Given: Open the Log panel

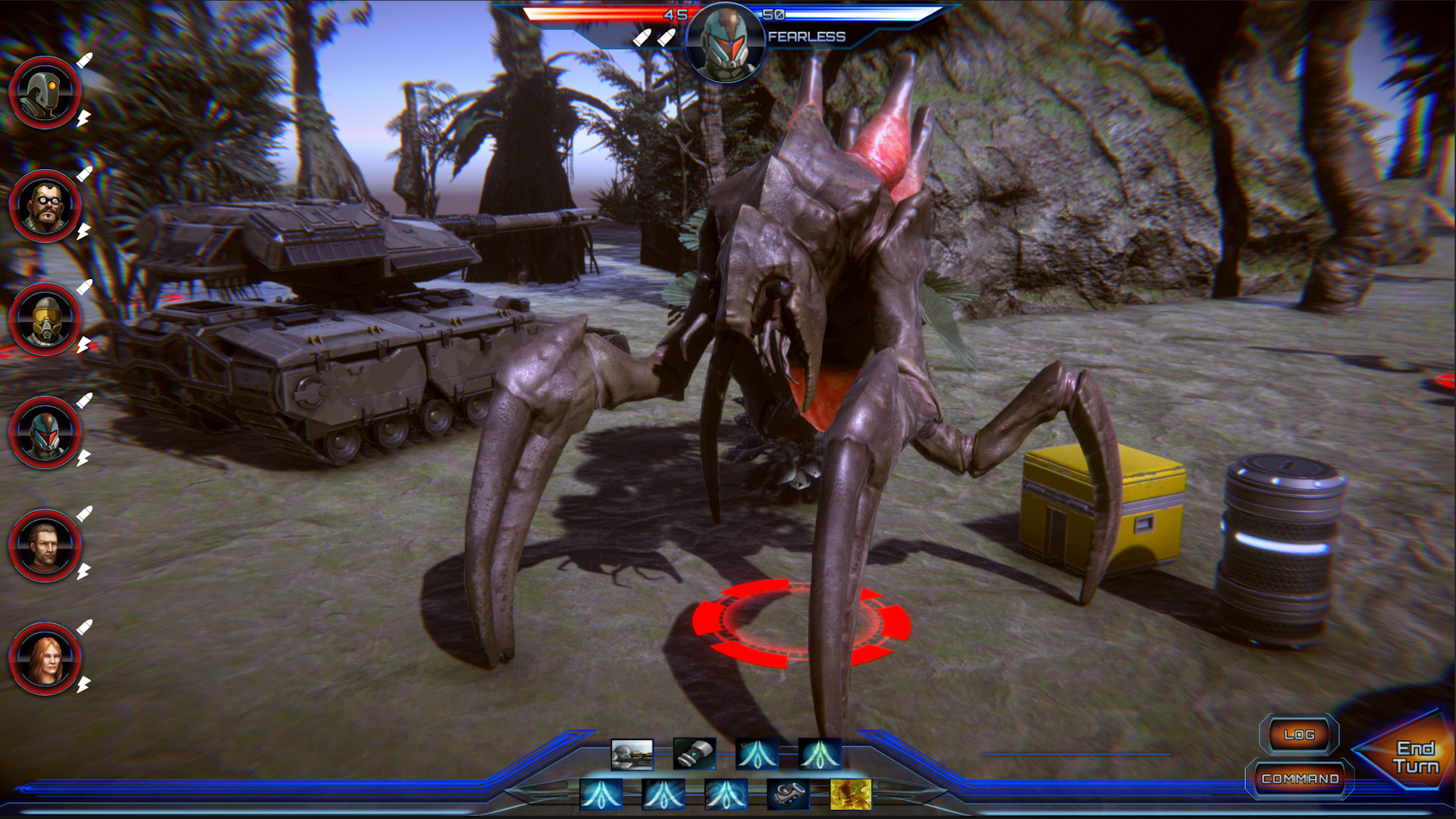Looking at the screenshot, I should (x=1300, y=734).
